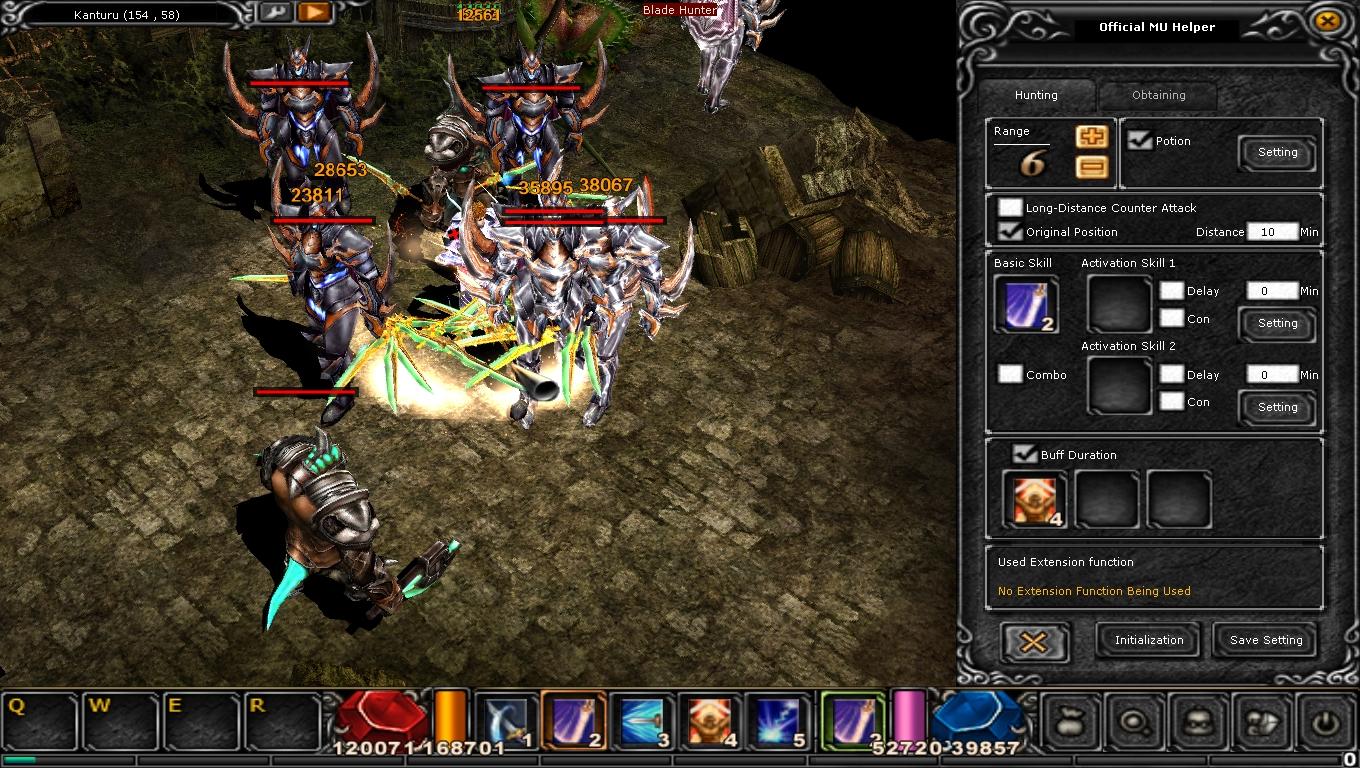
Task: Decrease hunting range with minus button
Action: pos(1091,167)
